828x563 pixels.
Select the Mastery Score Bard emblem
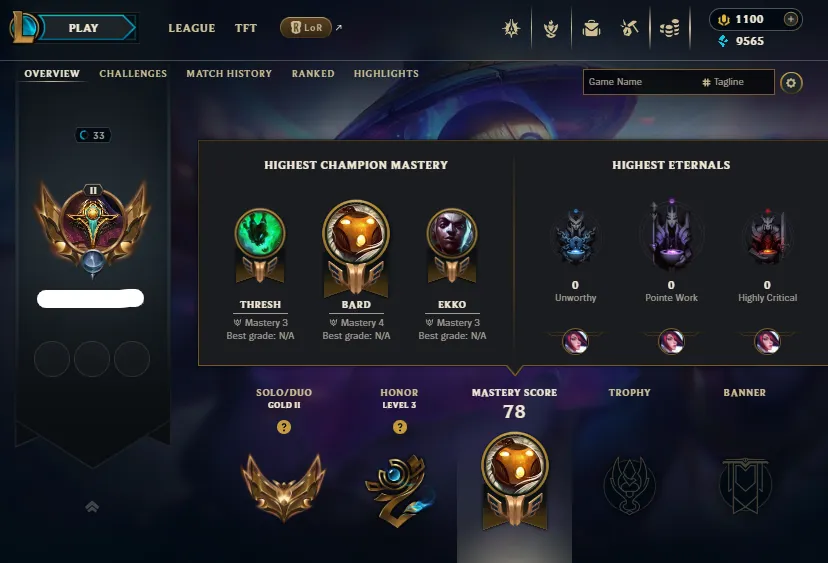click(514, 482)
